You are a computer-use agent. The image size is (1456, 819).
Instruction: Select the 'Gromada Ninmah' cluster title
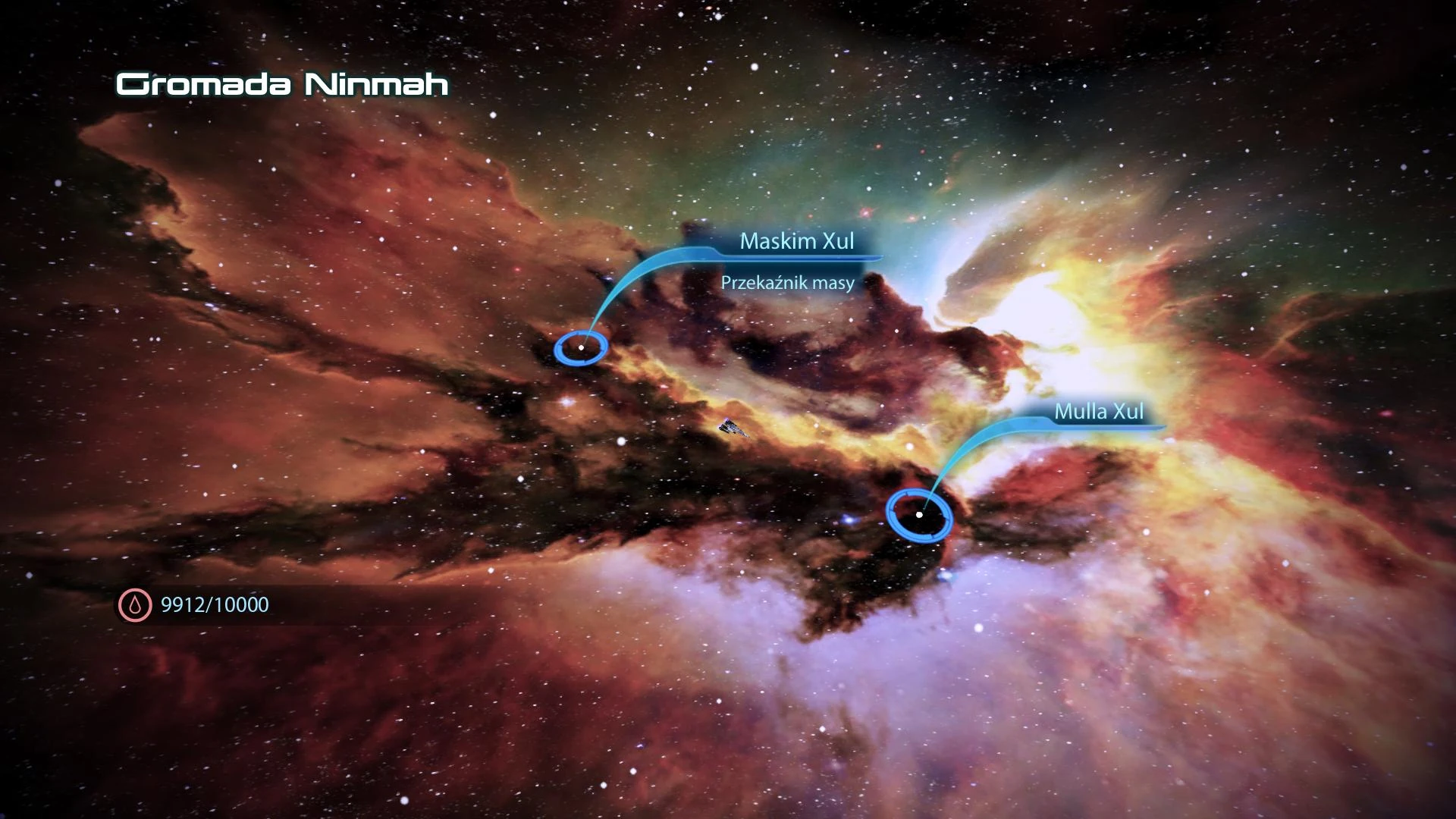(282, 85)
